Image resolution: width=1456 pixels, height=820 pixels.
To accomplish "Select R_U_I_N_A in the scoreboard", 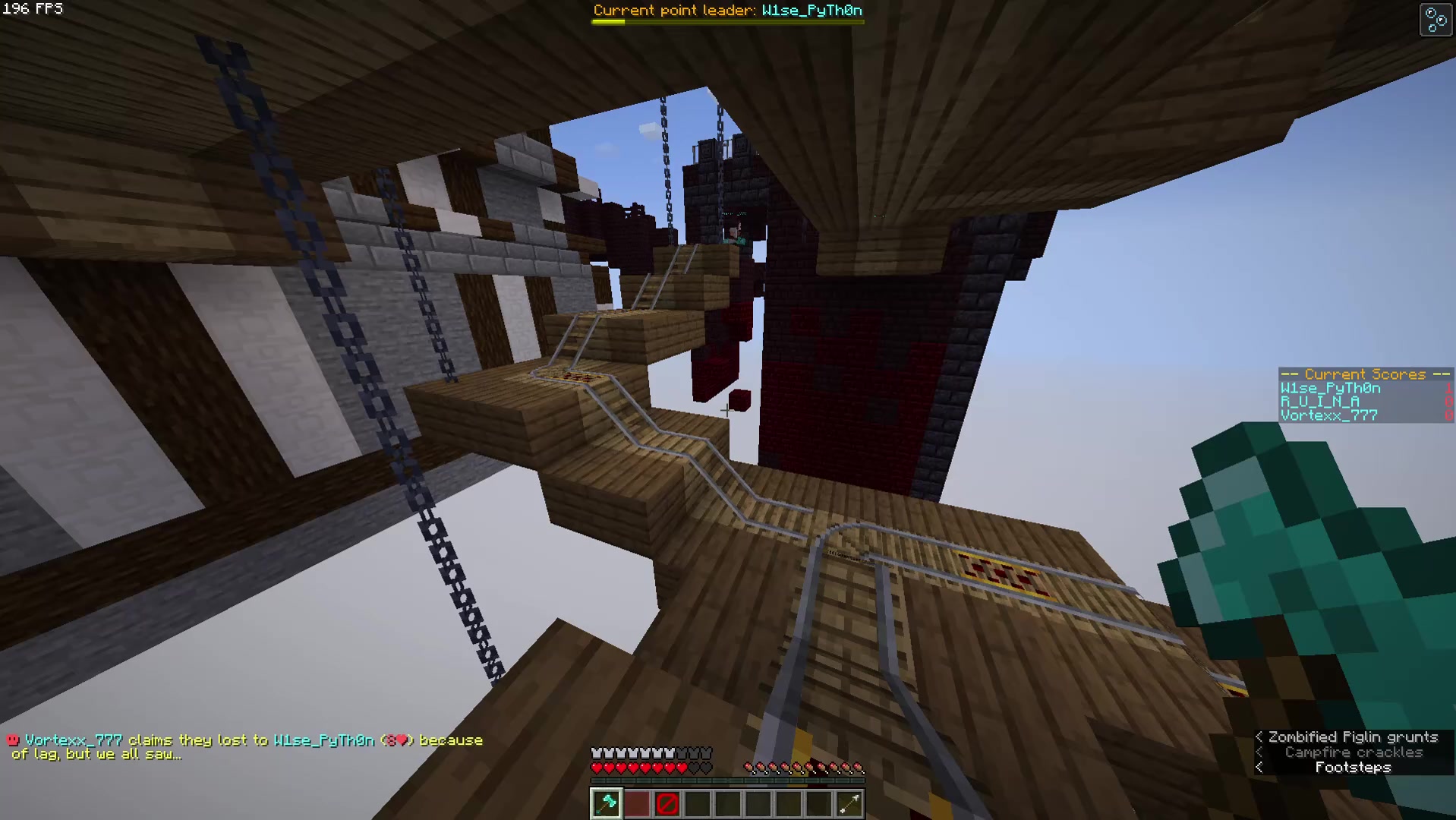I will click(x=1319, y=401).
